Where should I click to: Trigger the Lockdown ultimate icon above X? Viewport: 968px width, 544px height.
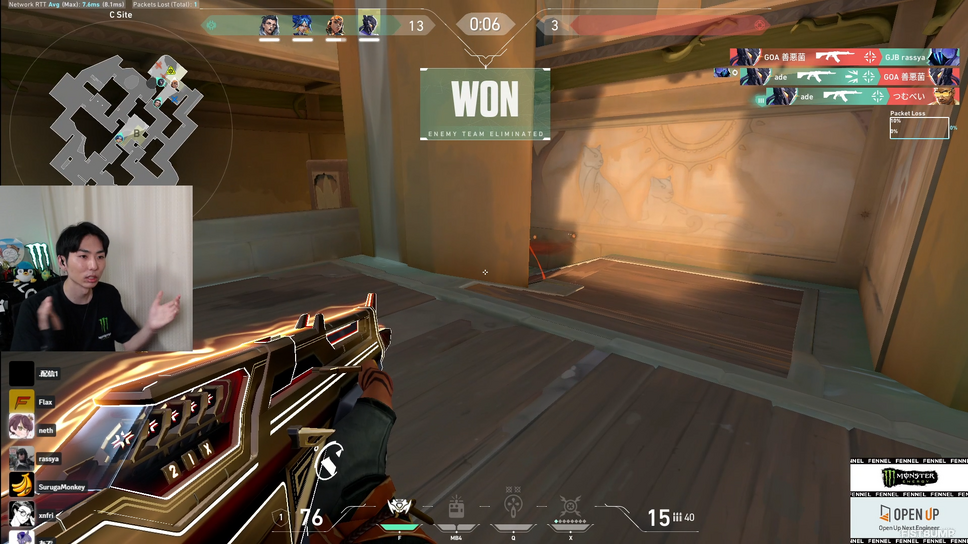pos(570,507)
